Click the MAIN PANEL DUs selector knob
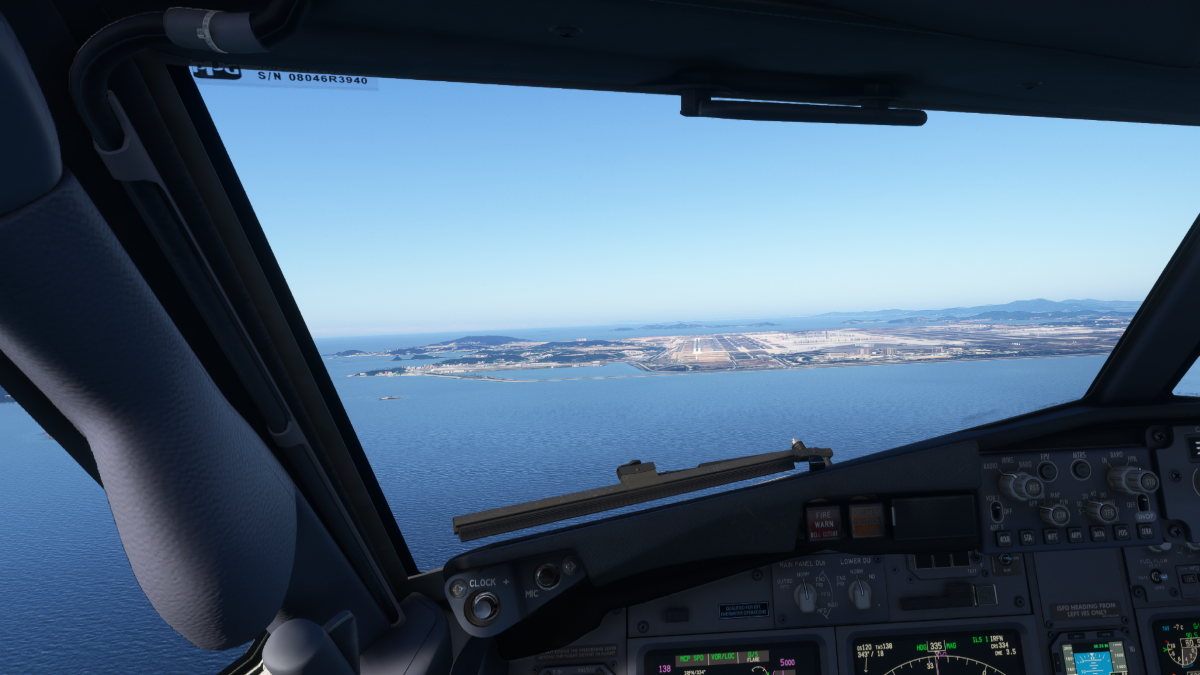 click(805, 597)
